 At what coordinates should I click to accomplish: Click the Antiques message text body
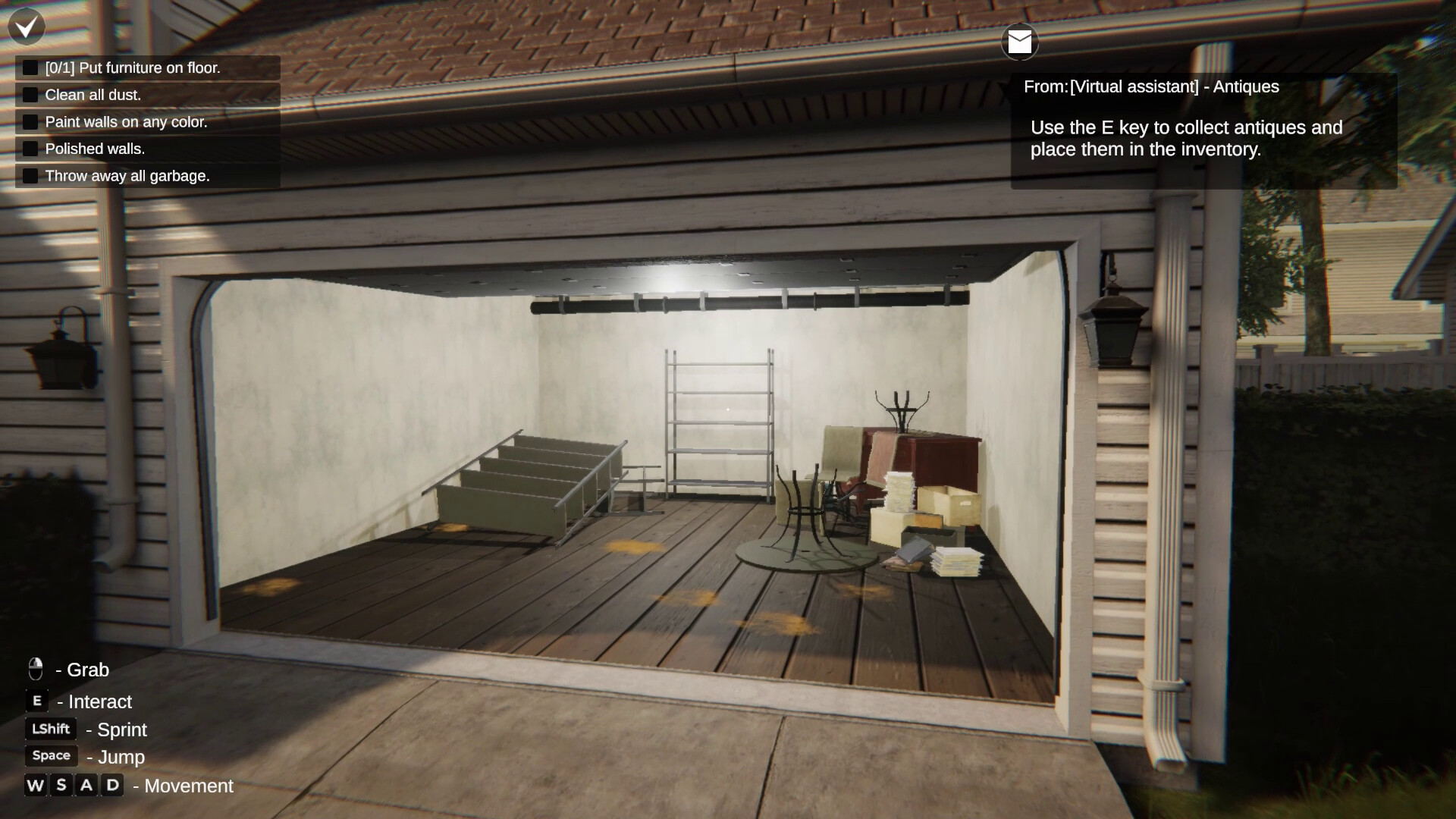pyautogui.click(x=1187, y=139)
